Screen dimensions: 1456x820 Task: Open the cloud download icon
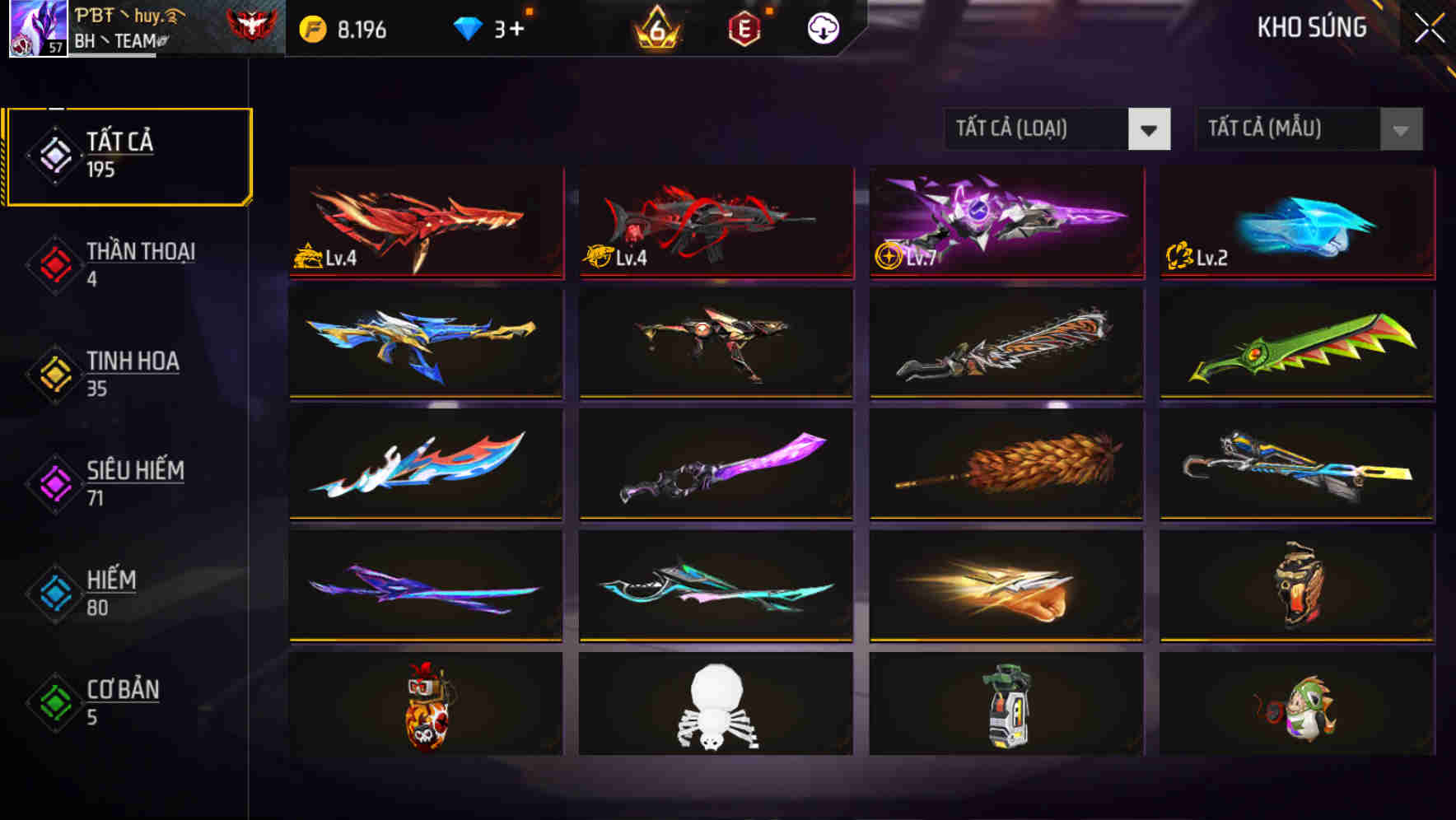[x=824, y=27]
